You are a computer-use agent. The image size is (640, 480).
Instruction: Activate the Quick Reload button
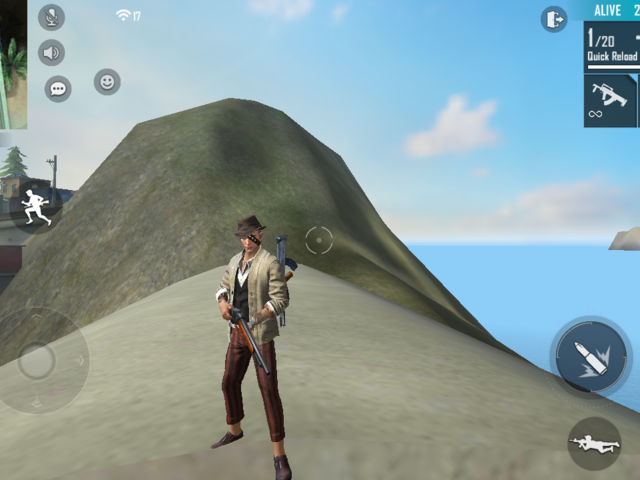click(612, 47)
